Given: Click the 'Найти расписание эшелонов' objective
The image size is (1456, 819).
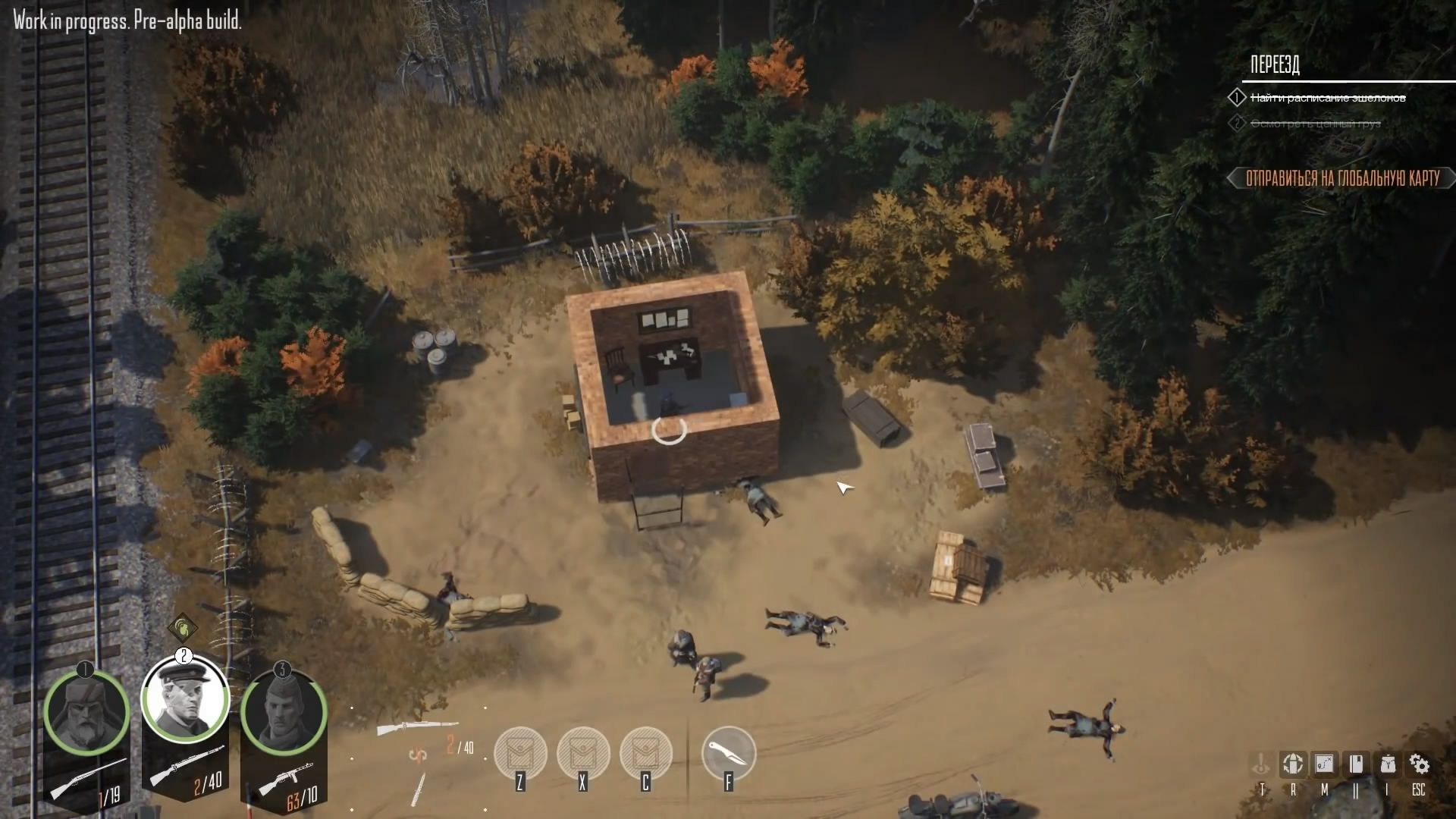Looking at the screenshot, I should (1327, 98).
